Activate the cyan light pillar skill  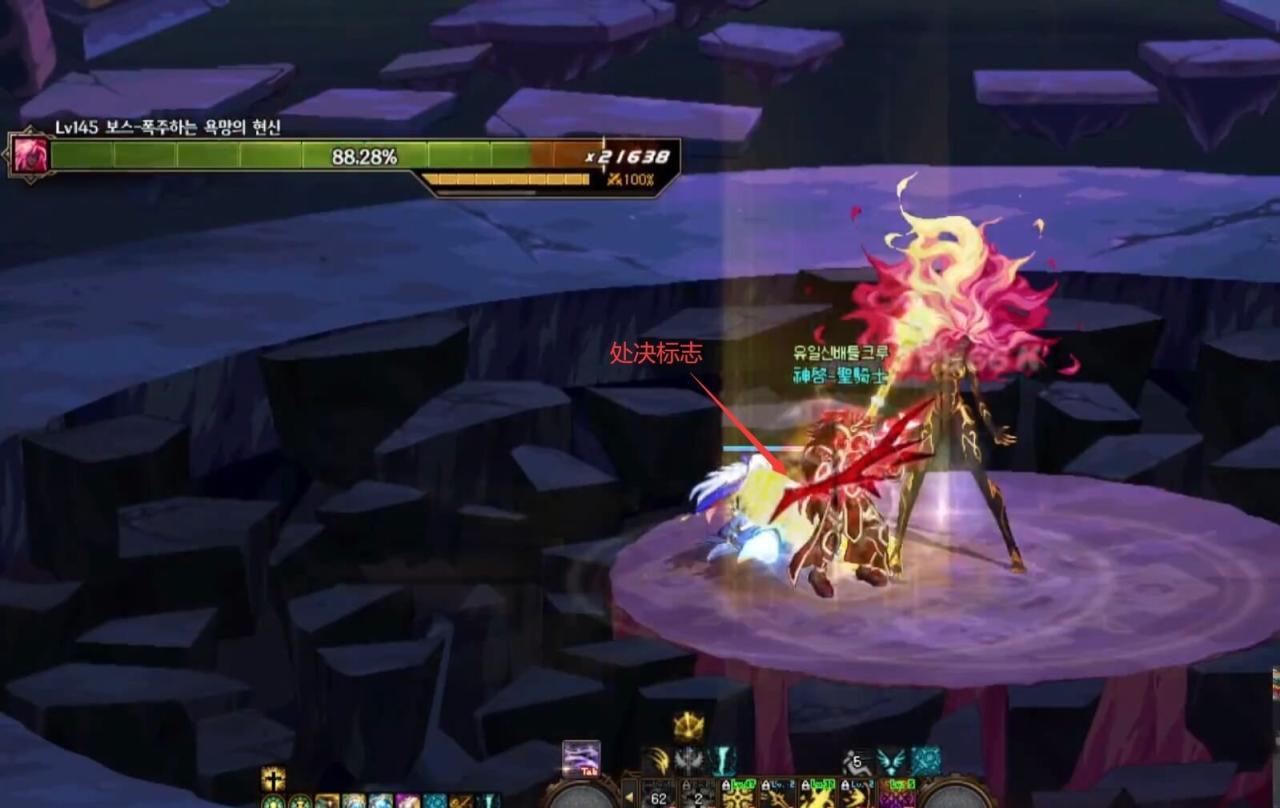click(723, 761)
